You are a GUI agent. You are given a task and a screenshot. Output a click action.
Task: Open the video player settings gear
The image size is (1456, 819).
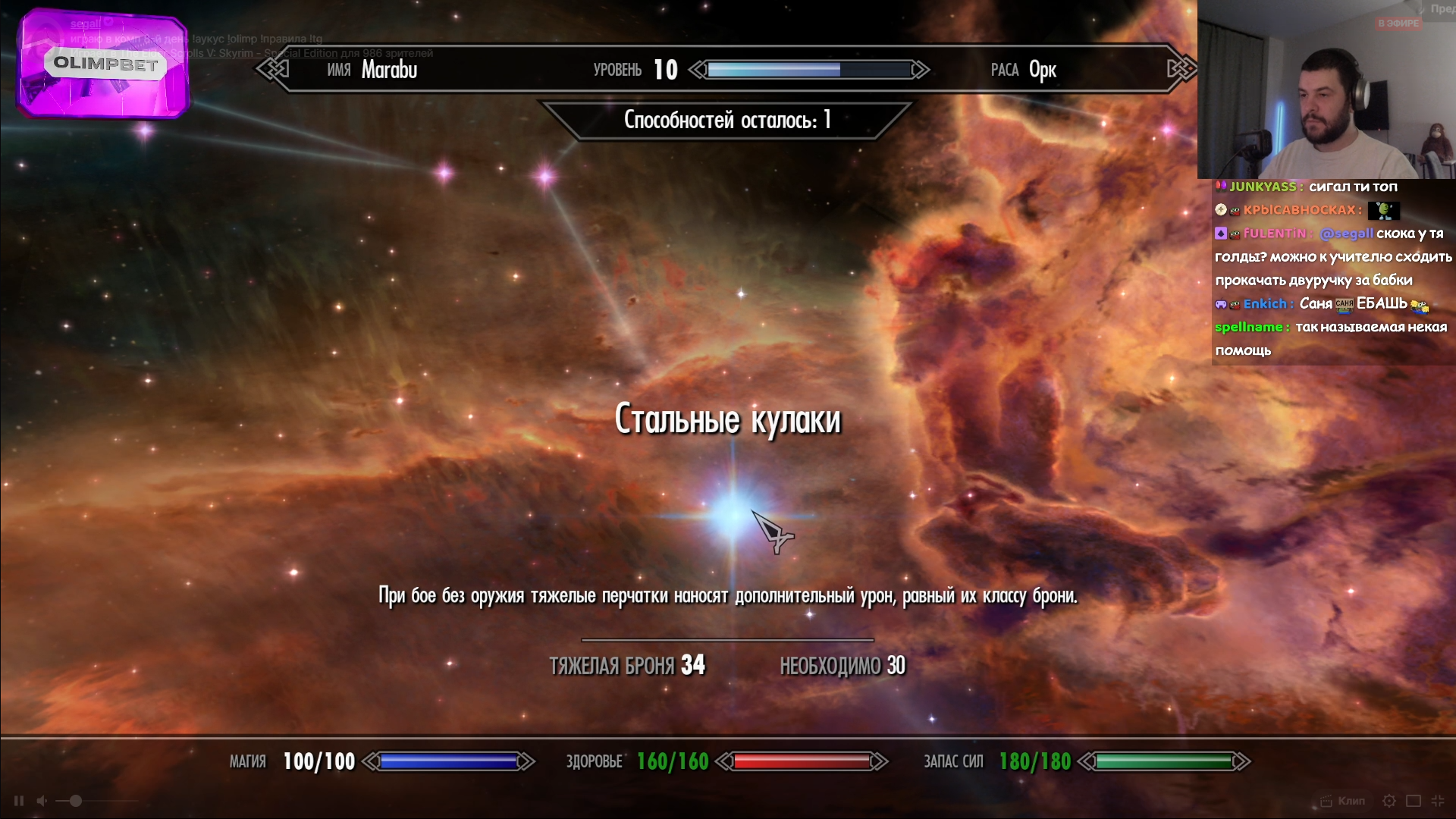point(1389,801)
